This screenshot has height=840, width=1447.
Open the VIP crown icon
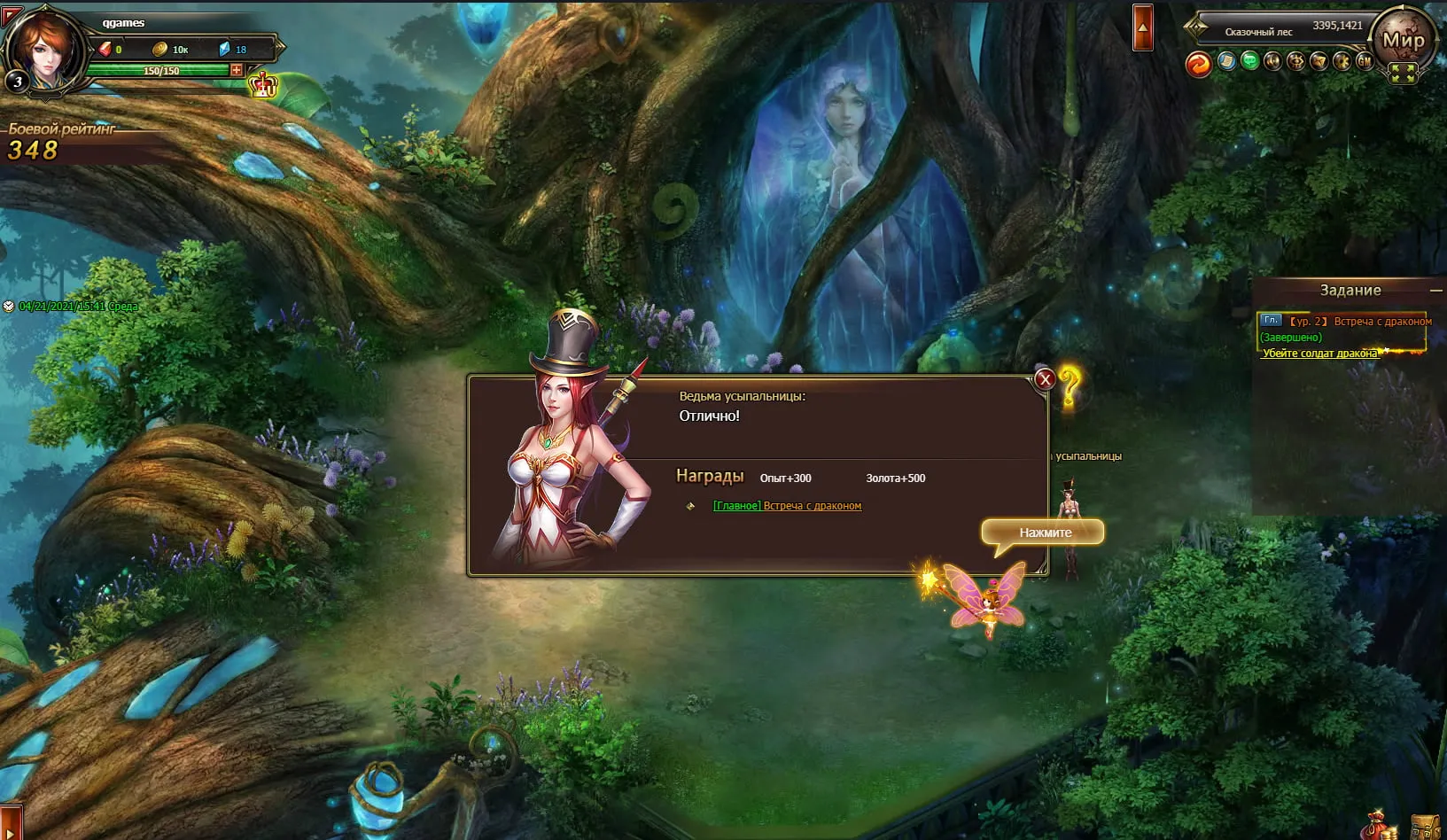tap(263, 86)
